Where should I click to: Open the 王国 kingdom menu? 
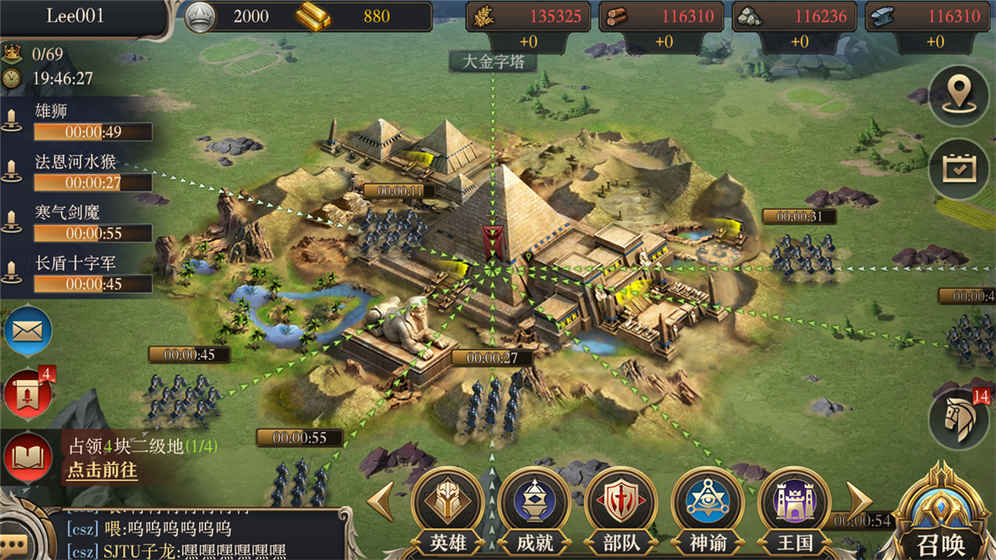point(794,507)
